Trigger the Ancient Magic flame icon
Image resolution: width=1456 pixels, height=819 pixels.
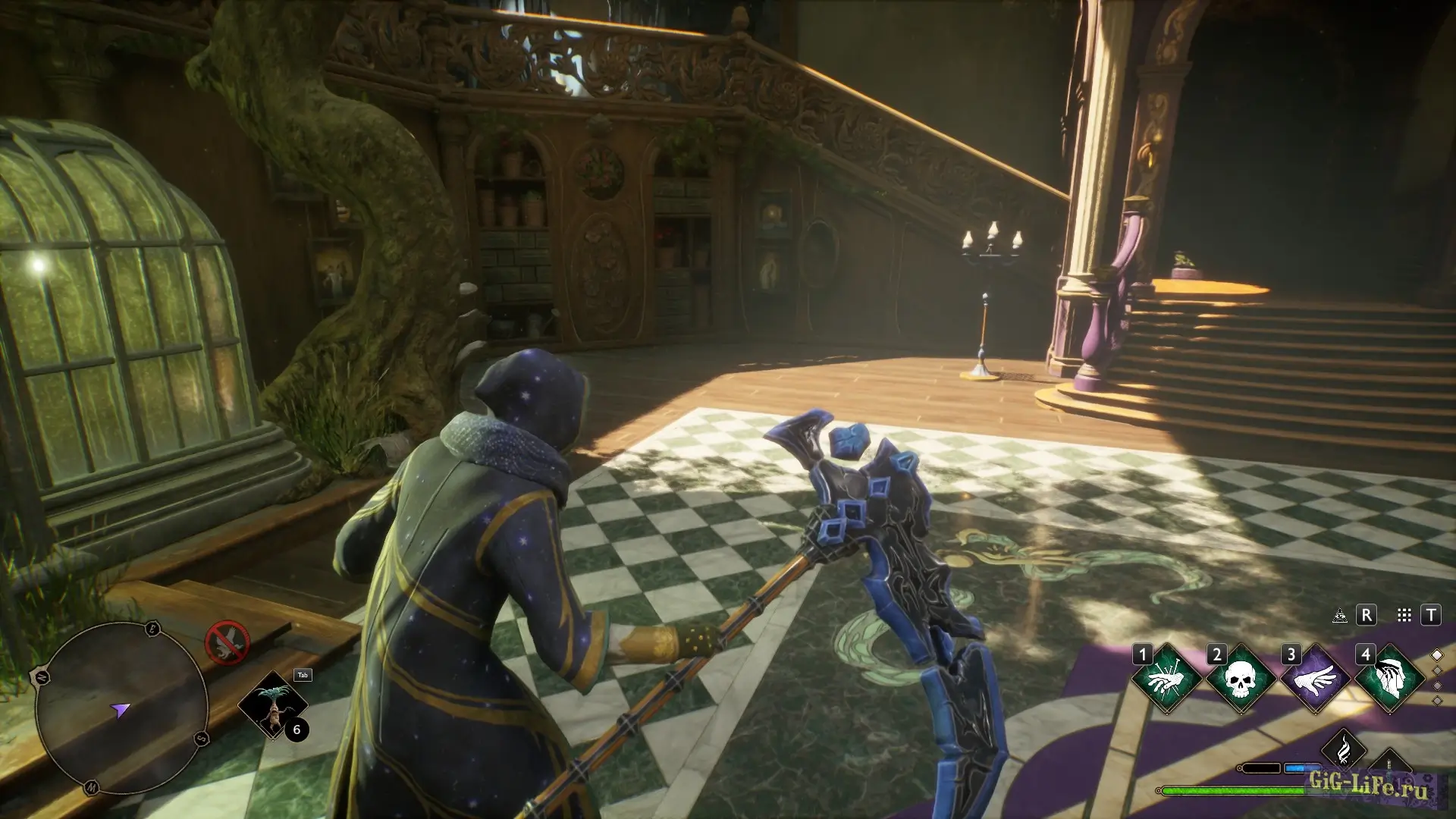pyautogui.click(x=1344, y=748)
